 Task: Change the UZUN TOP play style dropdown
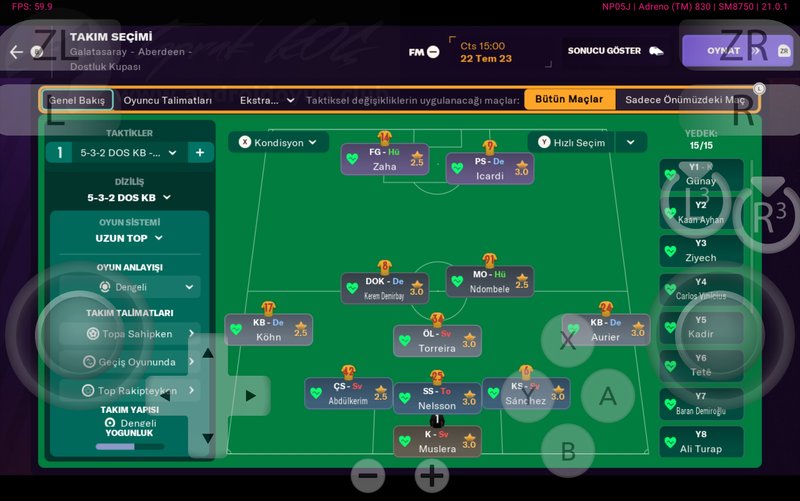(129, 238)
